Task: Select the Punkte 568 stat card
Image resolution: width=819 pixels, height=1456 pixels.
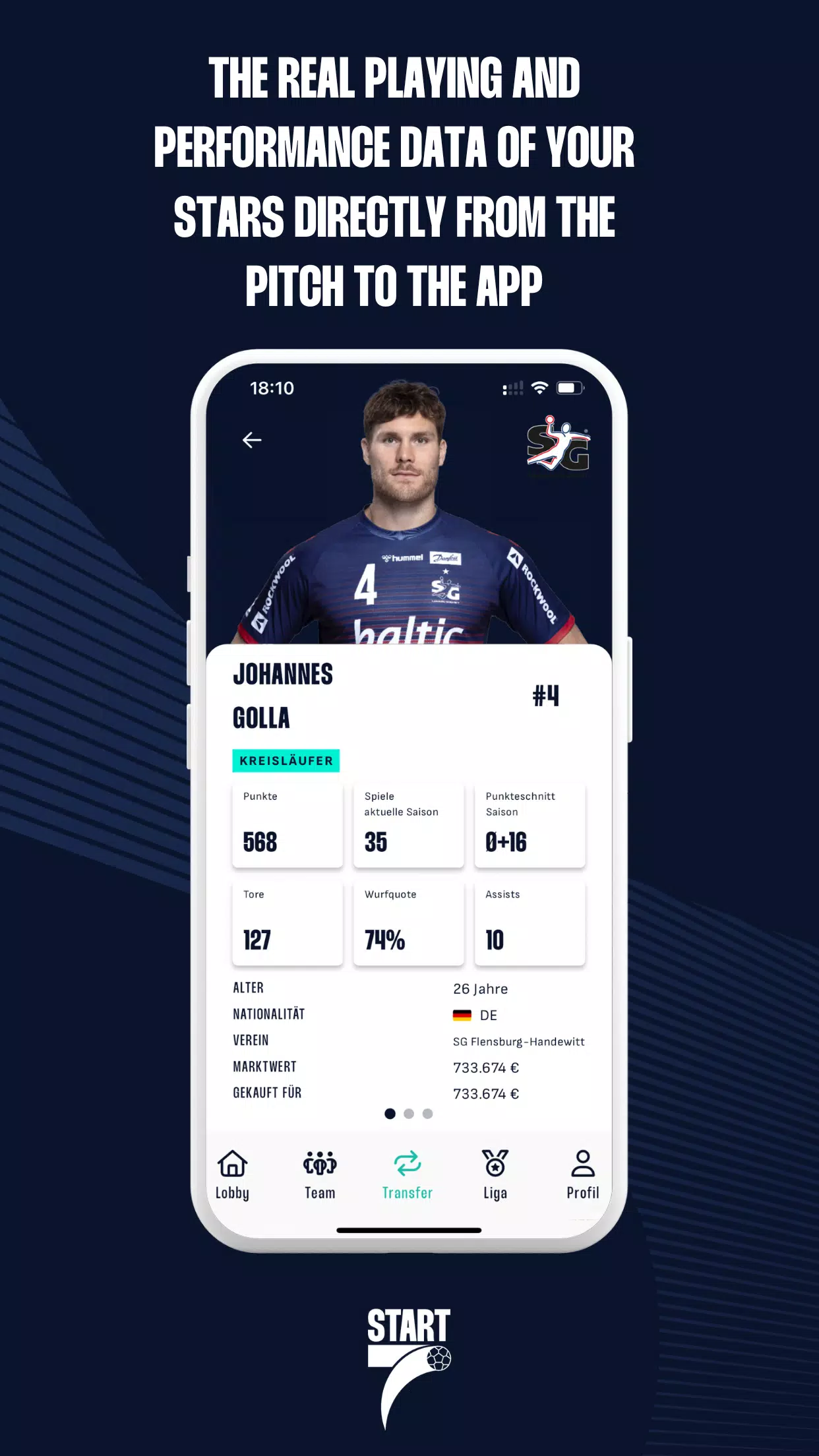Action: click(x=288, y=825)
